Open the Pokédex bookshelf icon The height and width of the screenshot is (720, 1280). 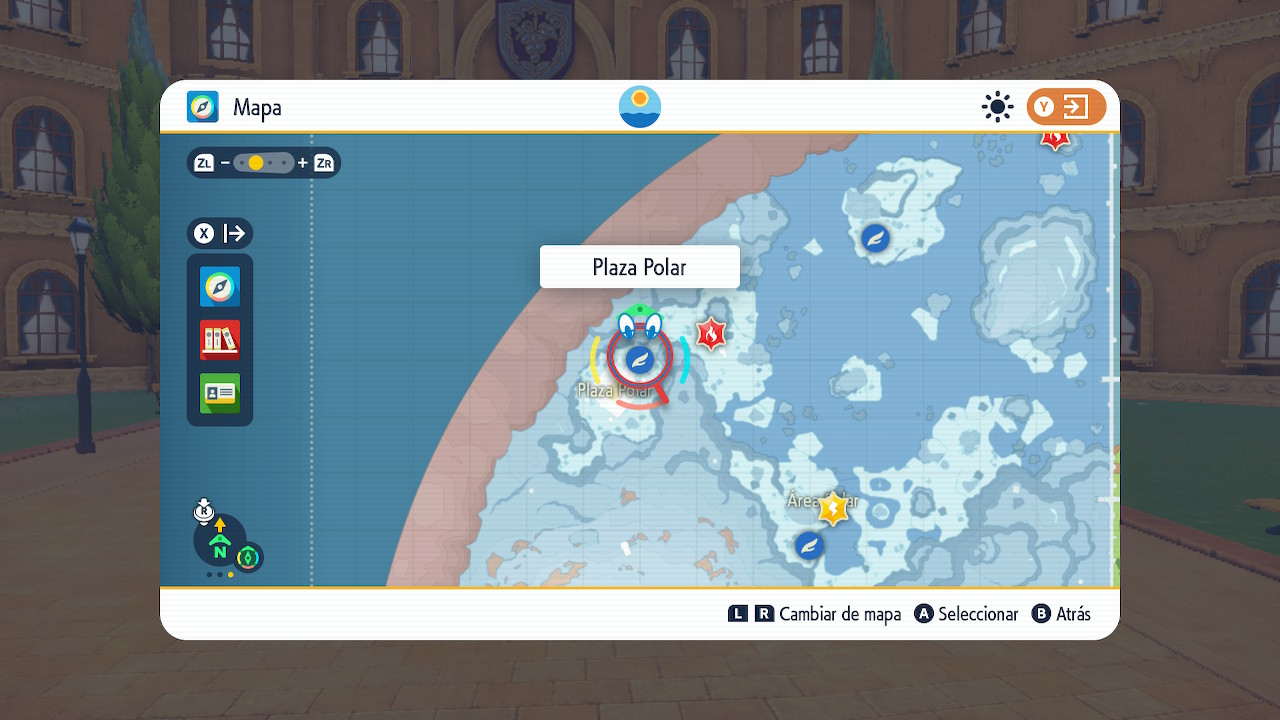[x=219, y=340]
